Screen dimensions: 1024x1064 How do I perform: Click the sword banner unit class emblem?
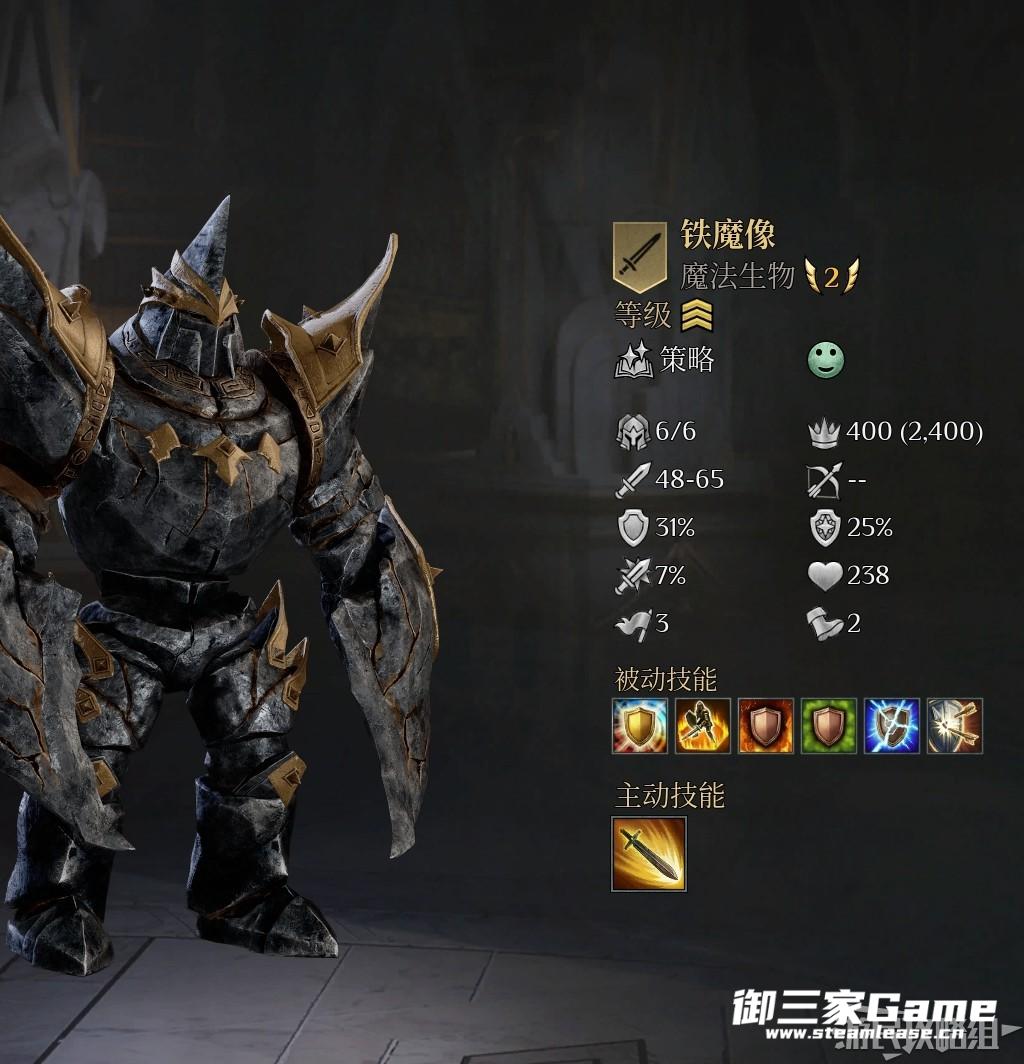639,256
